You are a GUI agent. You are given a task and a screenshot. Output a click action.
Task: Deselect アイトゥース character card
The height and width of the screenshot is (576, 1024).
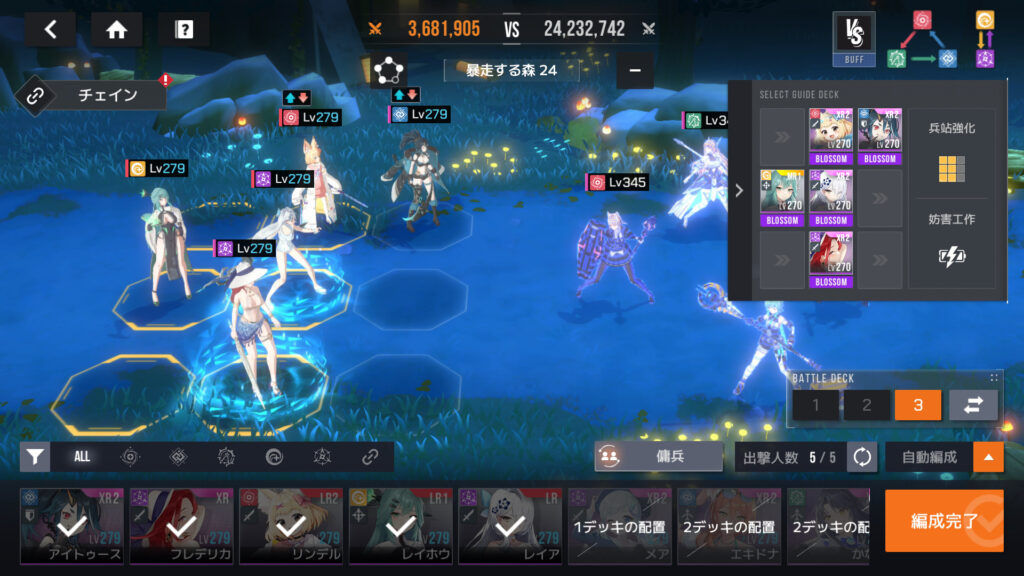(72, 526)
